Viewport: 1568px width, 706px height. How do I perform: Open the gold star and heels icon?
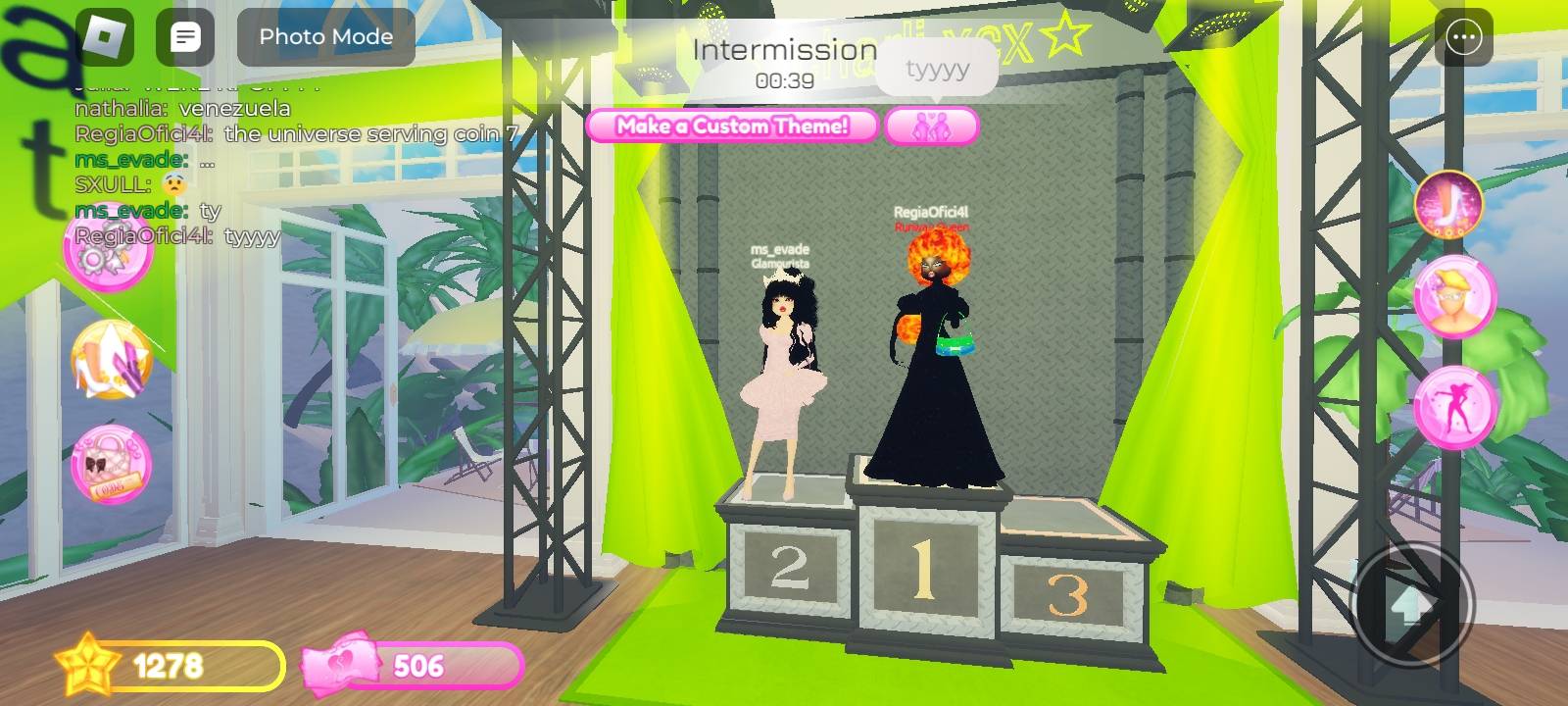point(111,360)
